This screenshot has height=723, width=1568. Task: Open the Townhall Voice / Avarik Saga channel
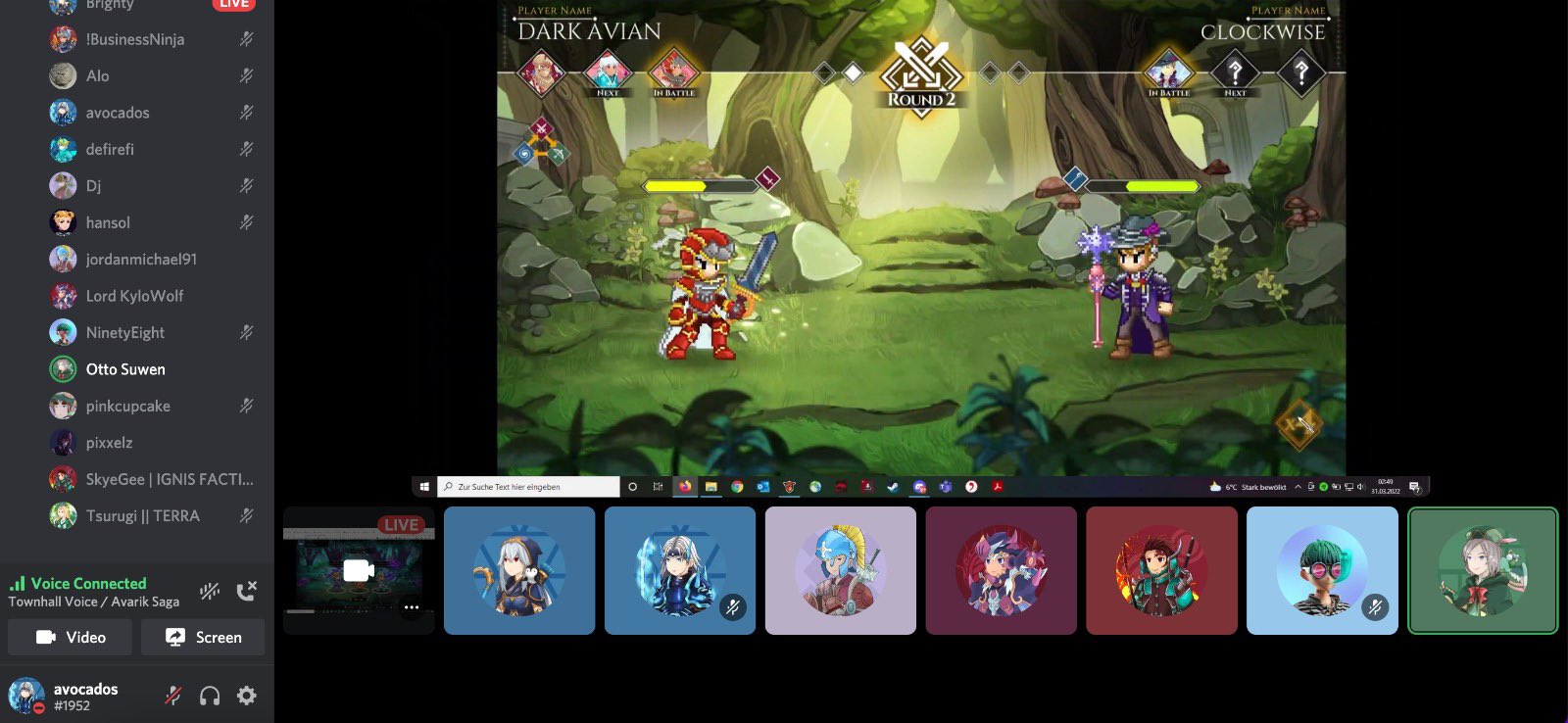[93, 601]
